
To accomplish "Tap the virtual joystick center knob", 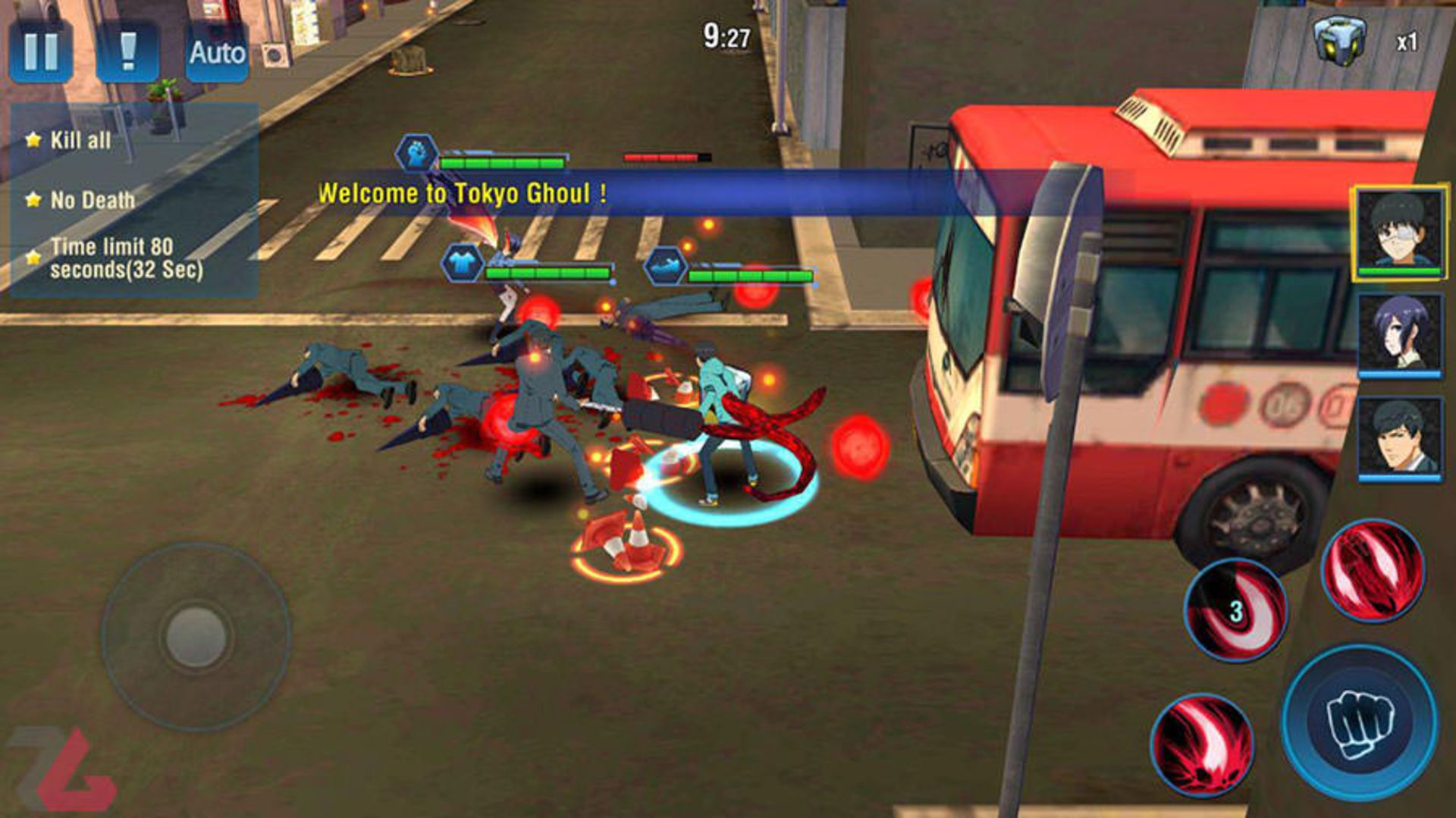I will [x=196, y=635].
